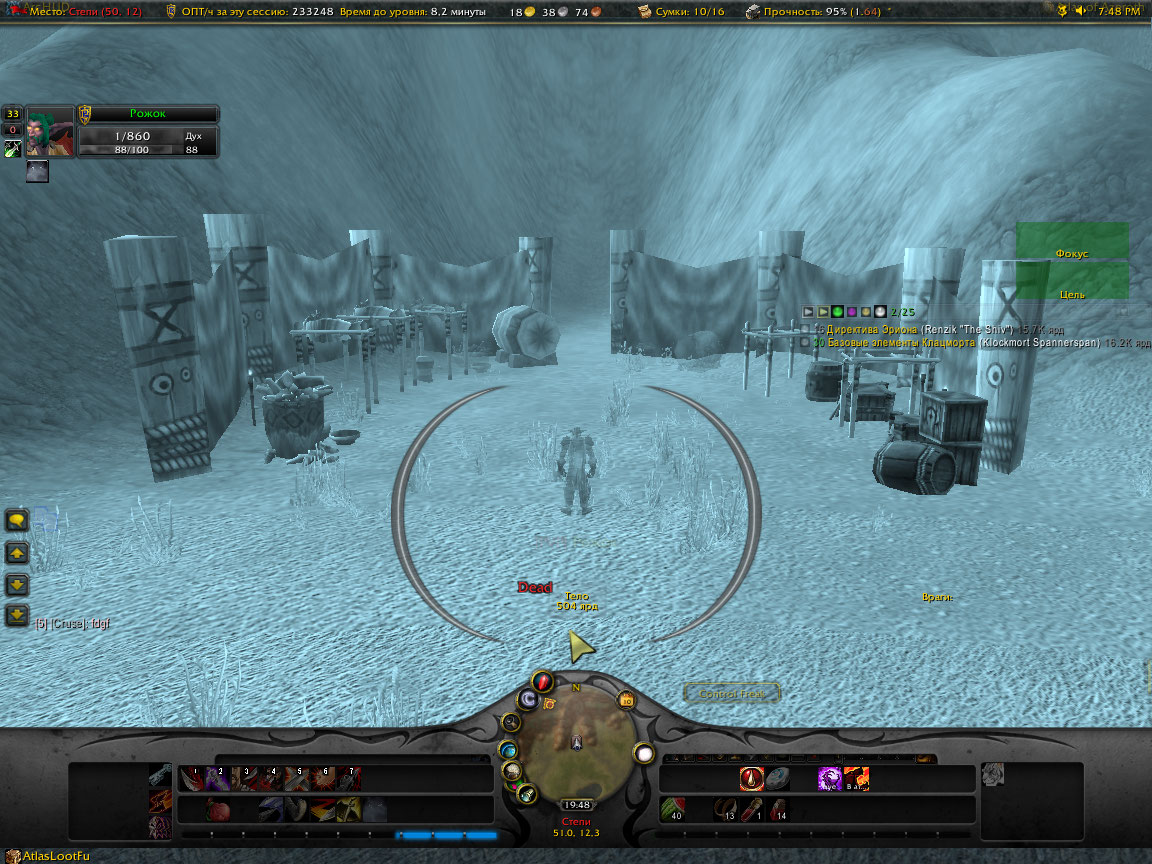Click the player portrait of Рожок
1152x864 pixels.
(50, 131)
